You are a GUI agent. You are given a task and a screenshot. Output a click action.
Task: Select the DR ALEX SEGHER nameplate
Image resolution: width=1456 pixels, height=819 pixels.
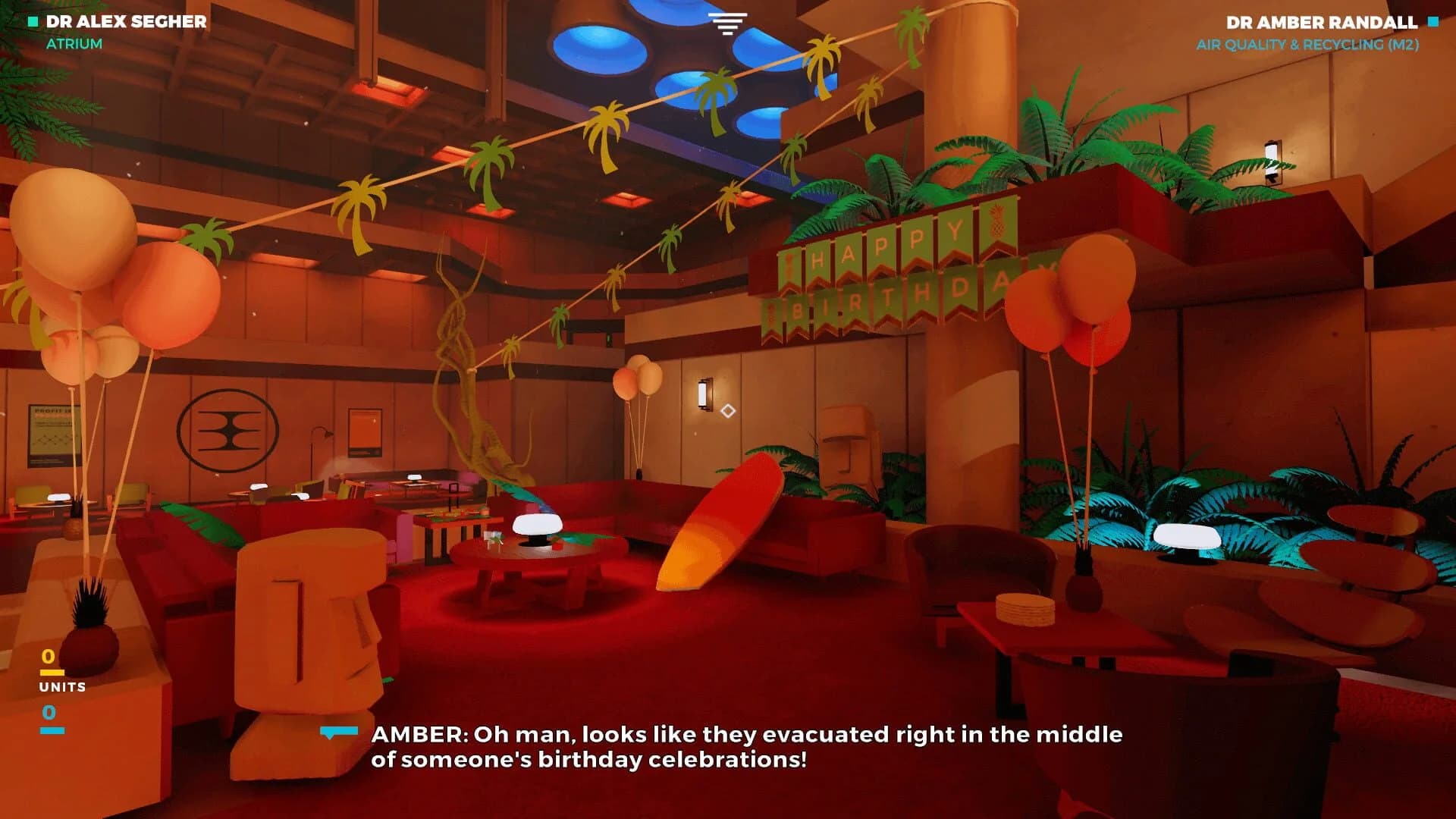pos(125,21)
